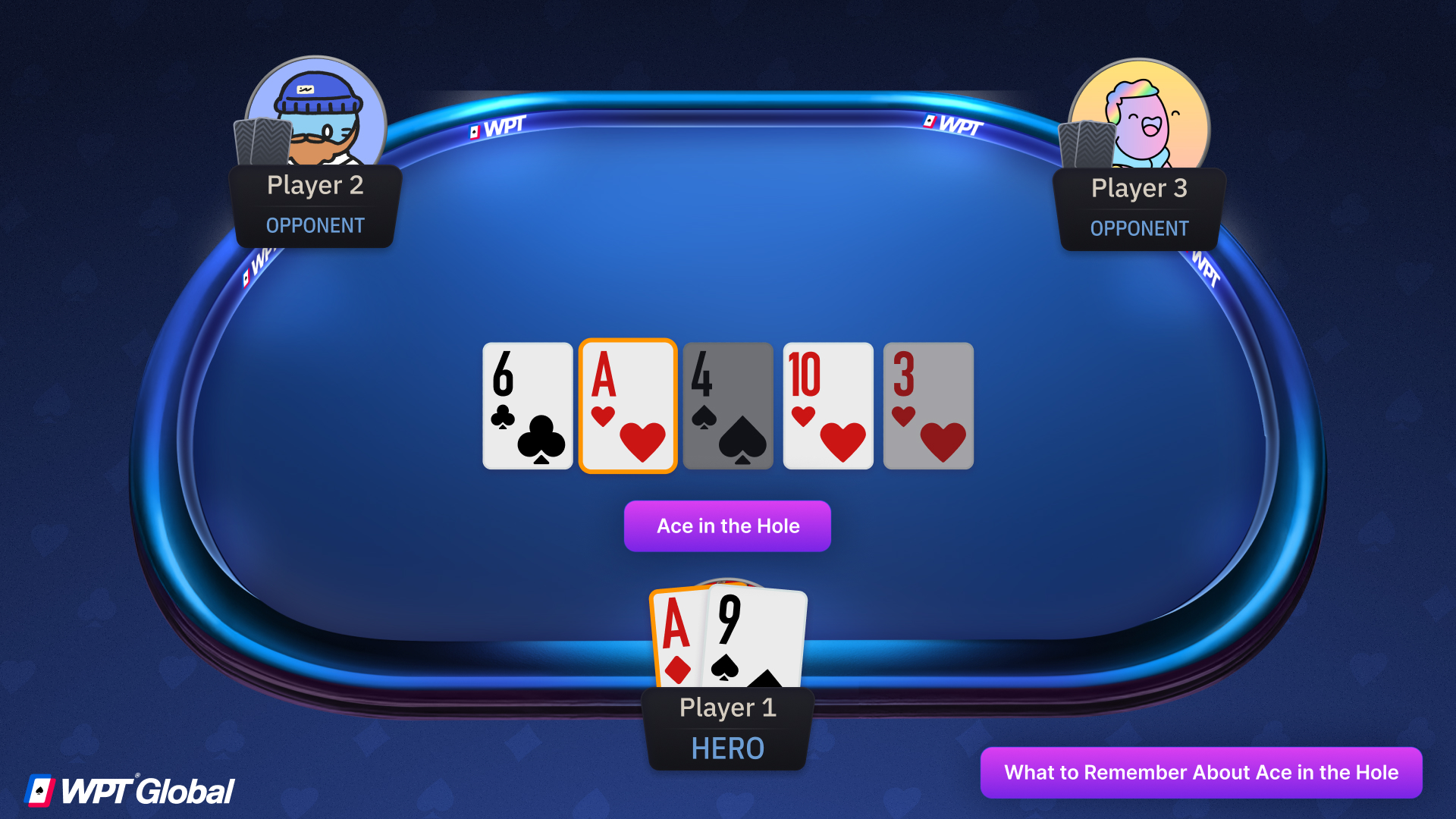Click the Player 2 nameplate
The height and width of the screenshot is (819, 1456).
[x=315, y=185]
